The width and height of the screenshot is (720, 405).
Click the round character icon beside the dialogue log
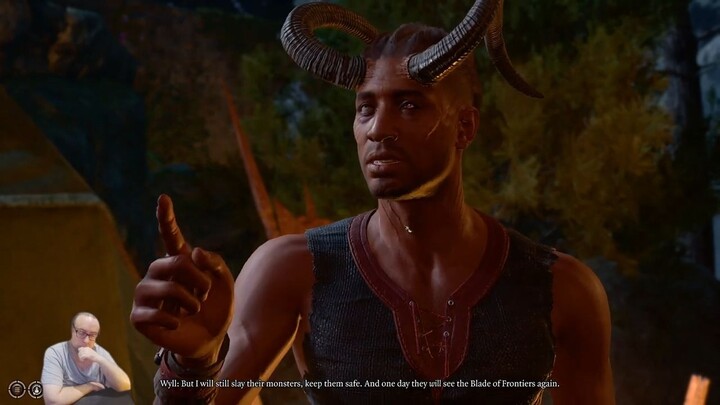coord(36,389)
